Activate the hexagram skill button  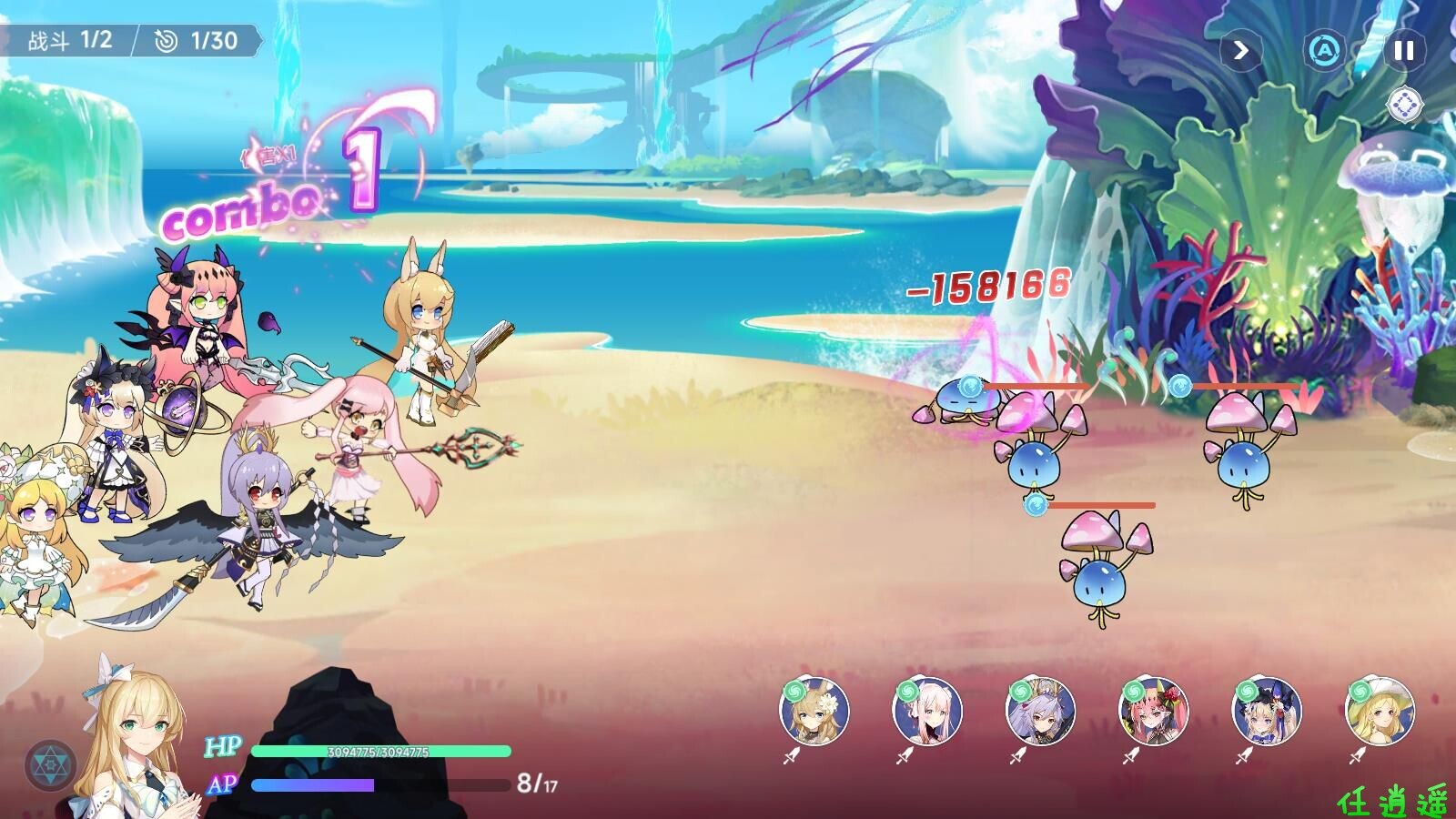47,765
